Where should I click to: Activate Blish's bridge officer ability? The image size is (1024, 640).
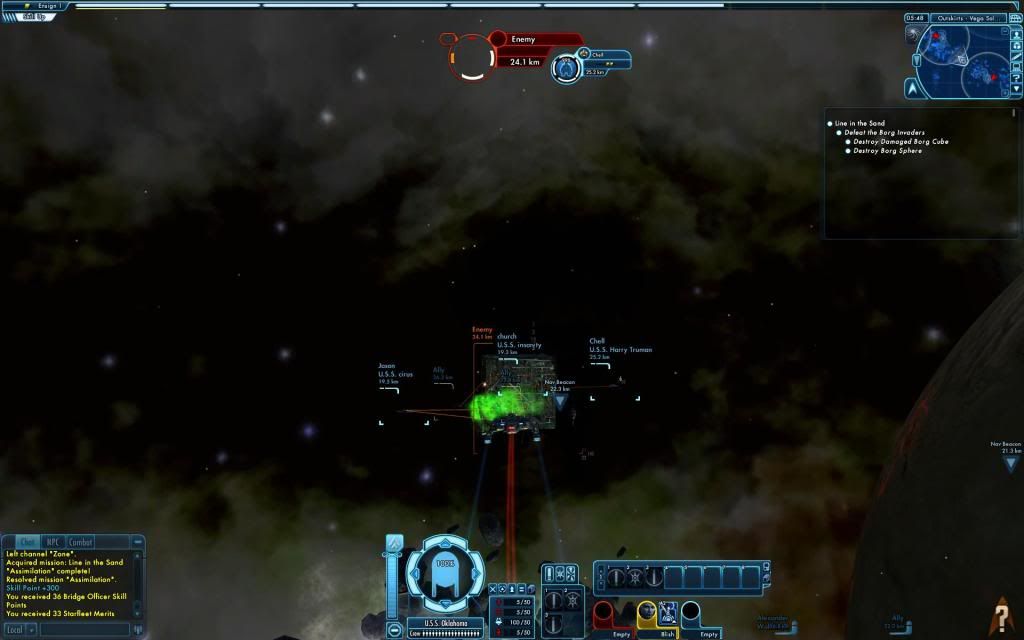click(668, 613)
